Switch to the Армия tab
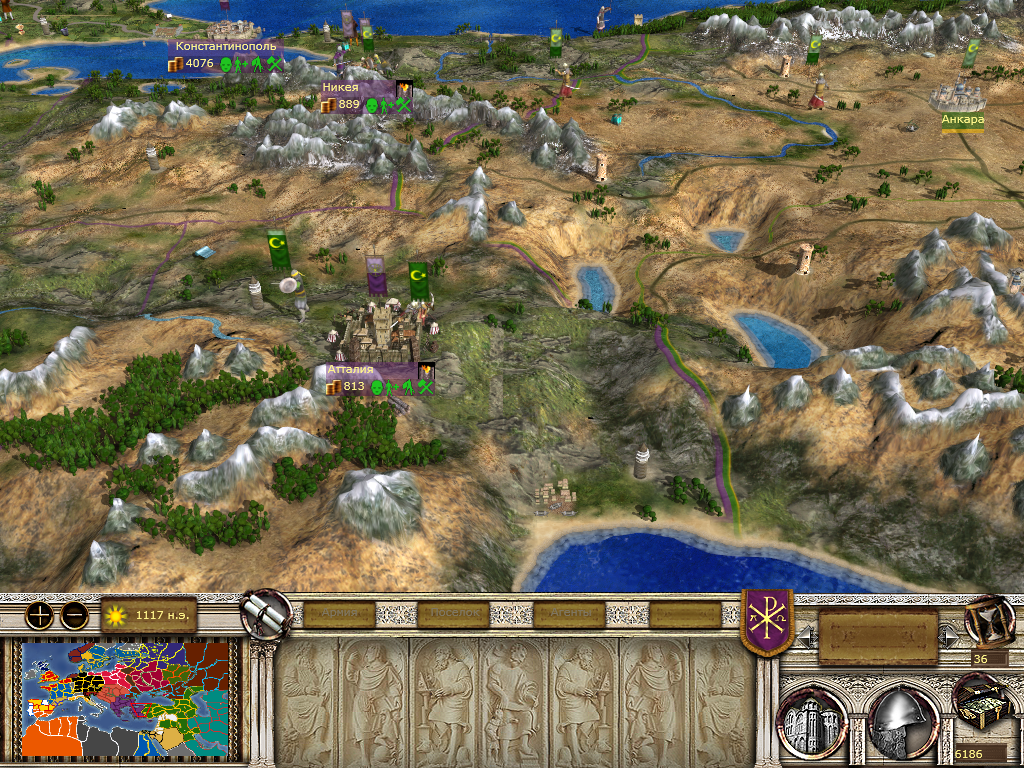This screenshot has width=1024, height=768. pos(338,614)
